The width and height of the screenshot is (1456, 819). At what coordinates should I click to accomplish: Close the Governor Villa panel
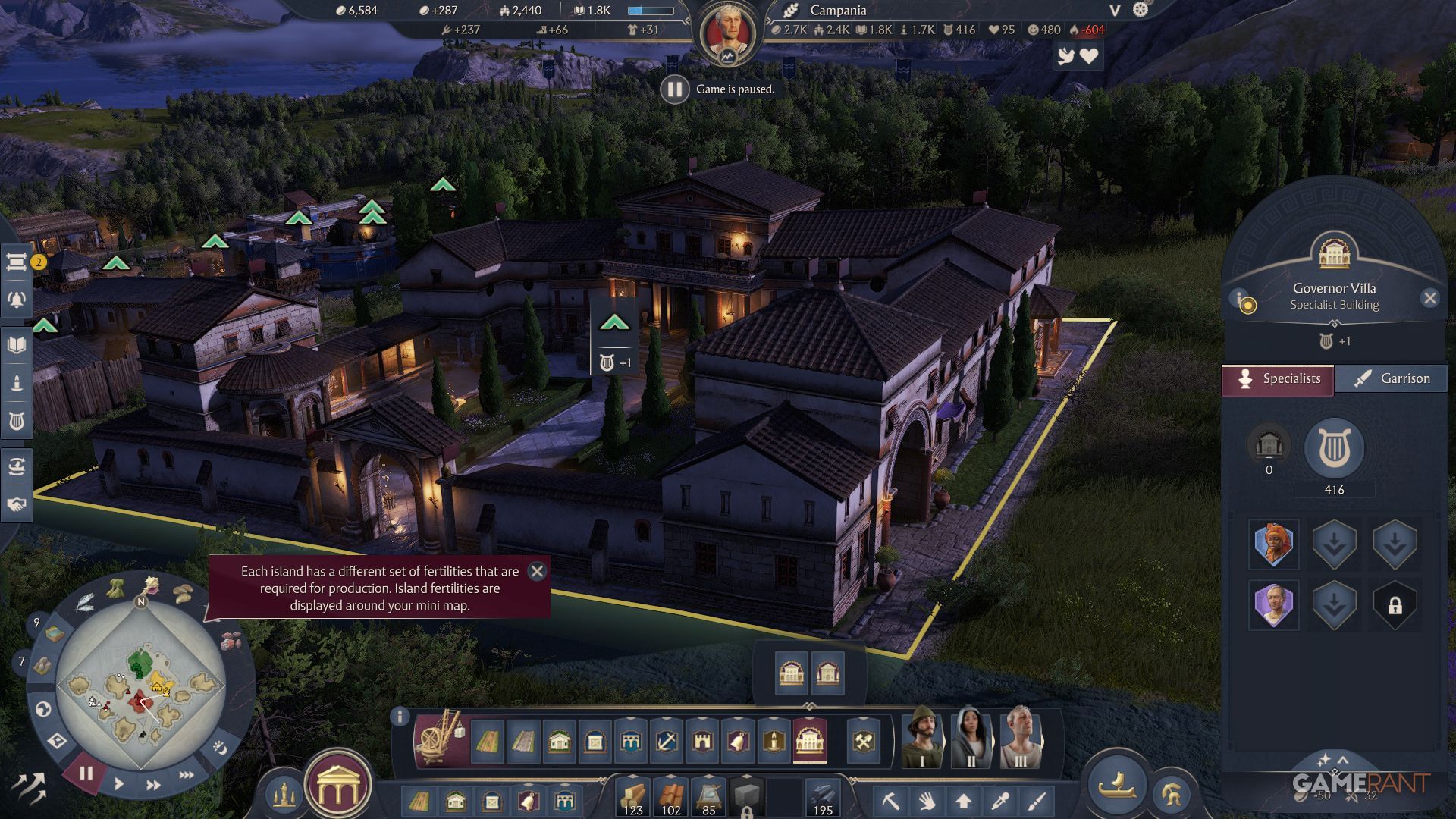pyautogui.click(x=1429, y=298)
